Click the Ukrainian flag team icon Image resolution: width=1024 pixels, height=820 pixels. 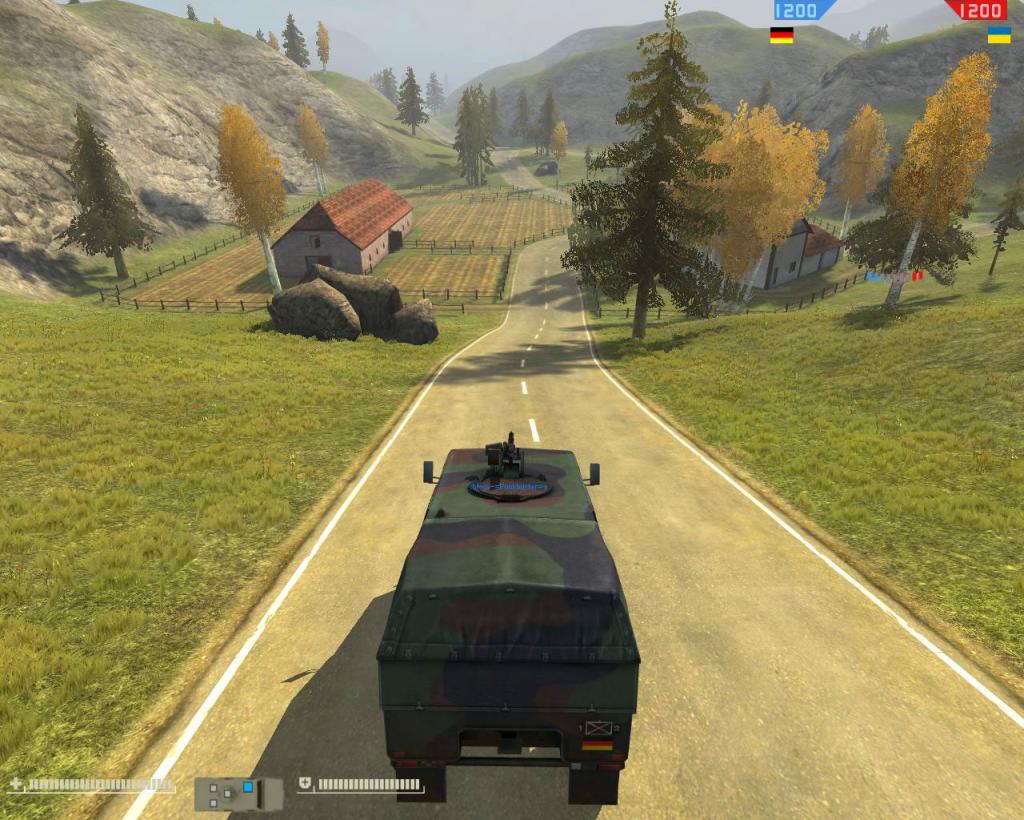pyautogui.click(x=998, y=35)
